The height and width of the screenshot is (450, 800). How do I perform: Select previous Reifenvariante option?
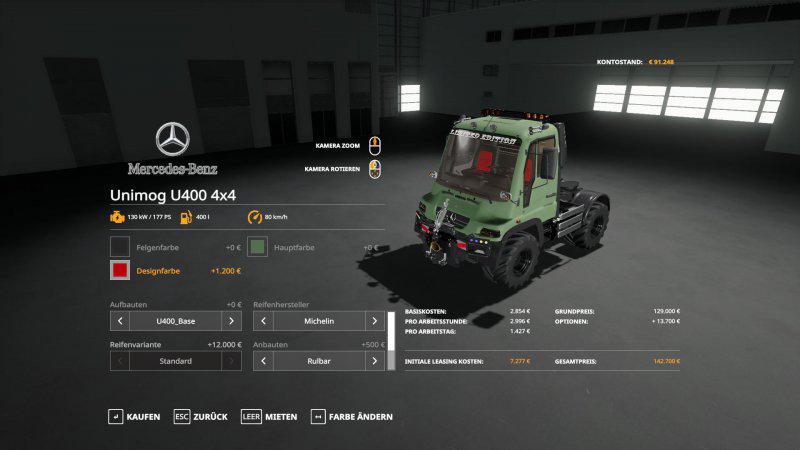[x=120, y=360]
